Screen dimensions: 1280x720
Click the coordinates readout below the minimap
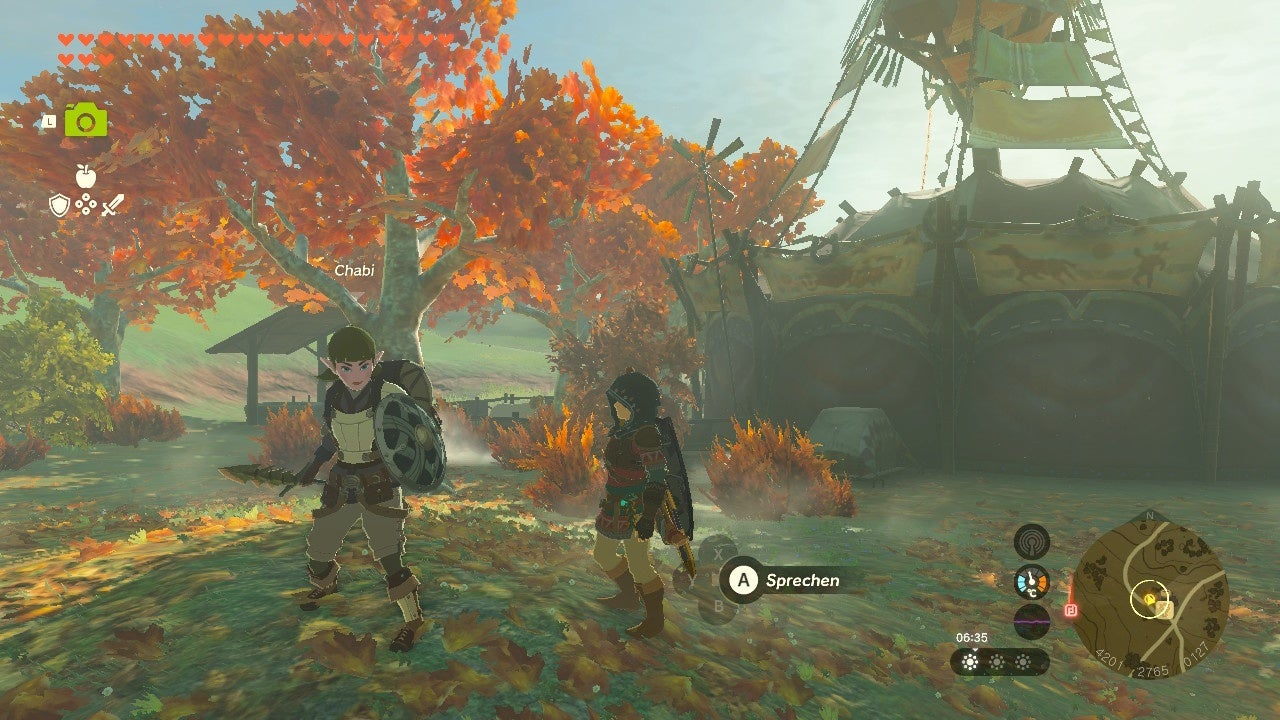coord(1154,669)
